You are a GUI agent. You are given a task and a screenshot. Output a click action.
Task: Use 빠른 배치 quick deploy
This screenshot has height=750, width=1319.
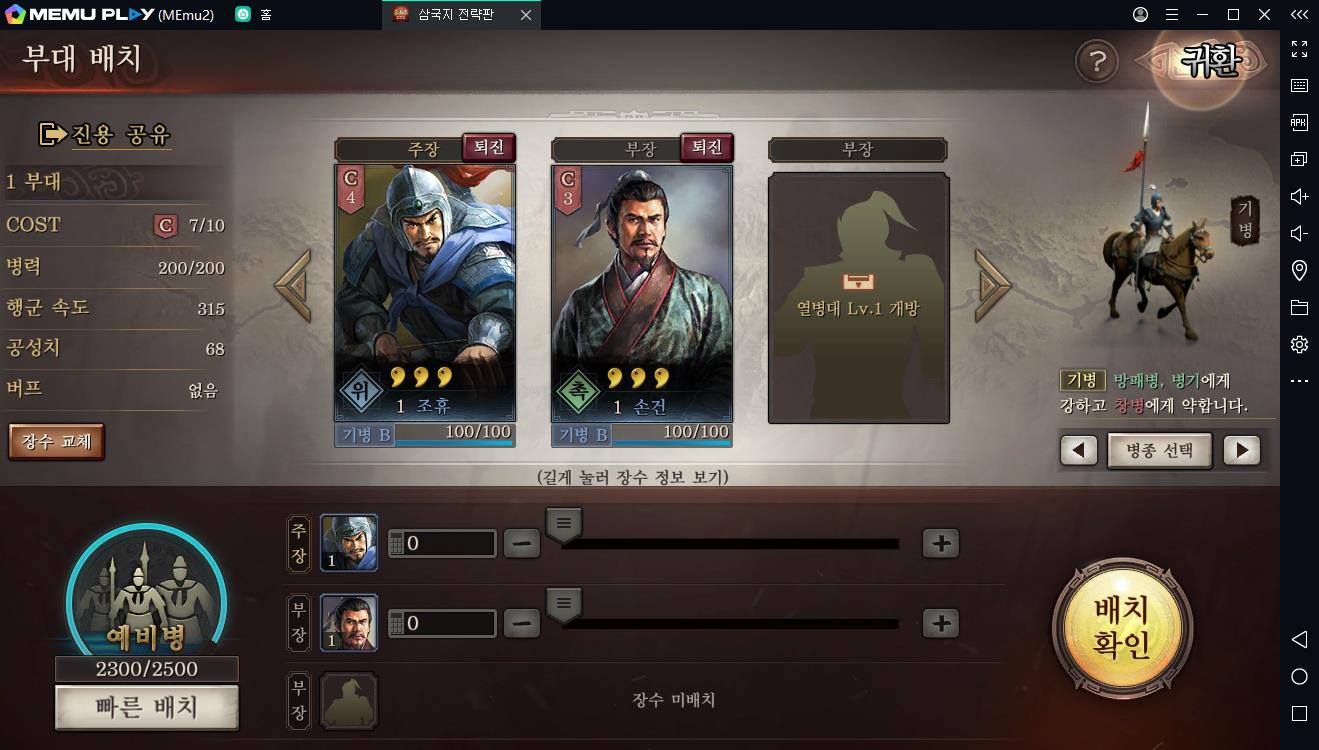point(147,708)
